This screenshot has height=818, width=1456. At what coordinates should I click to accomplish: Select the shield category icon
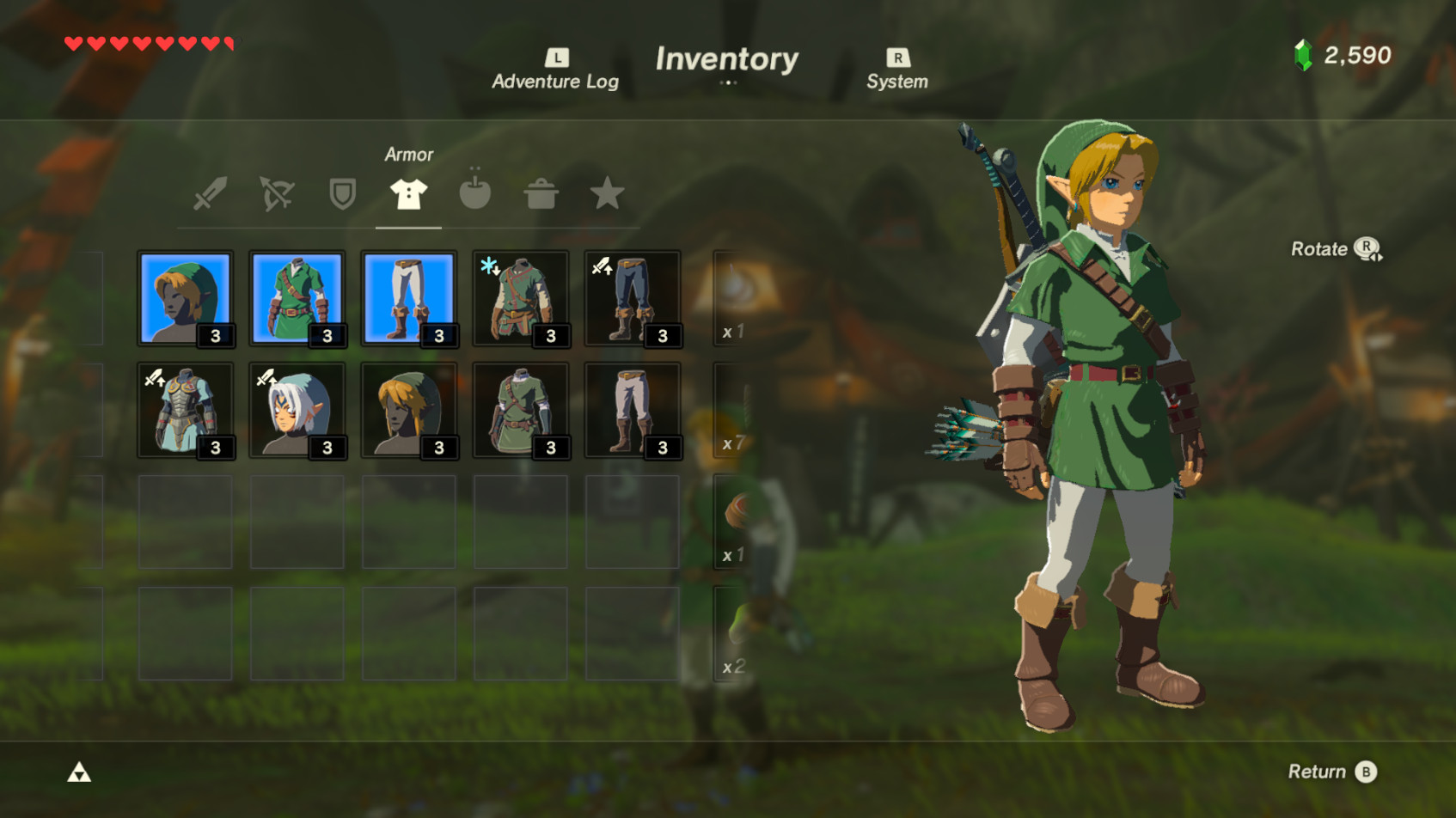coord(341,193)
